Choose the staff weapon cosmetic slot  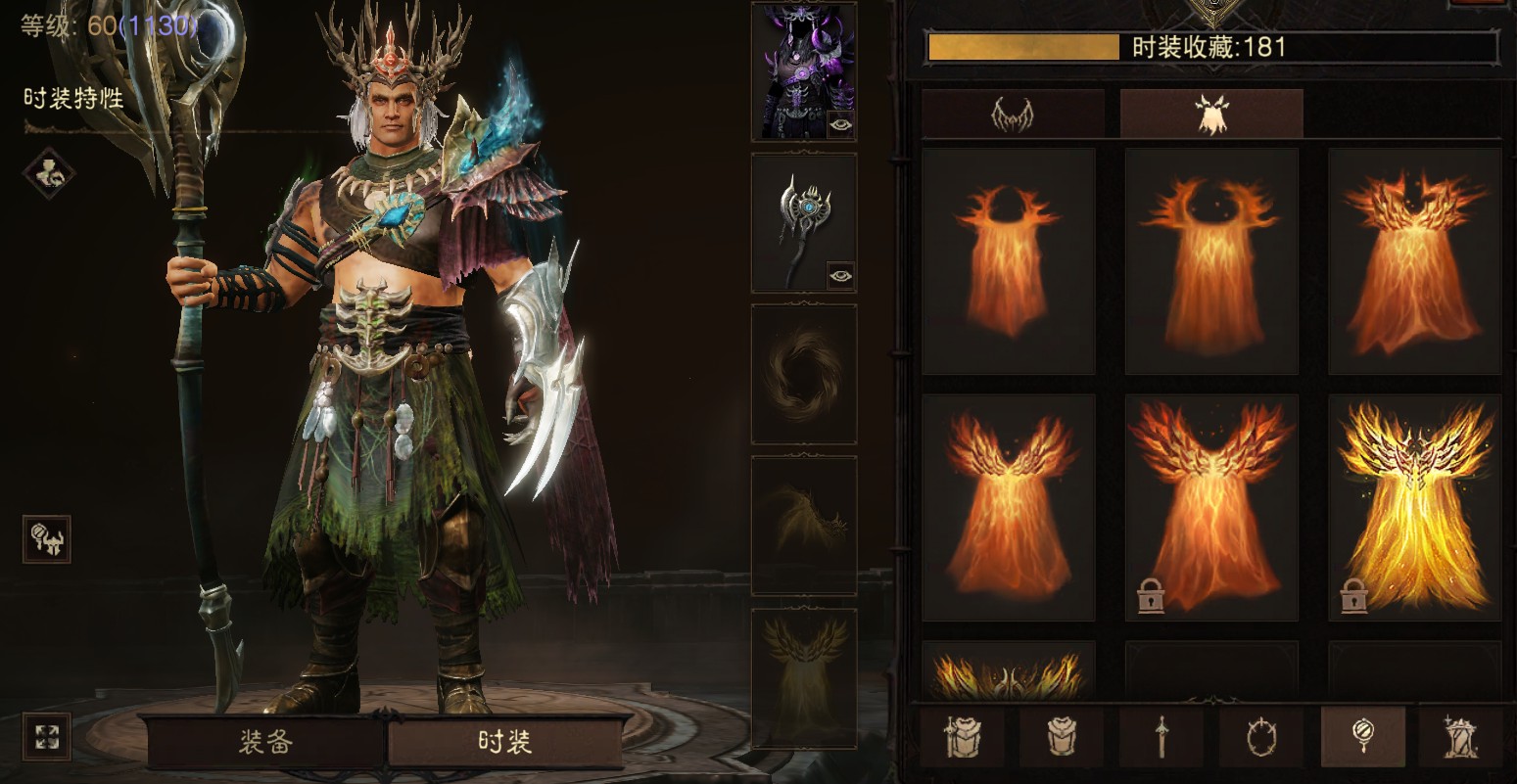tap(803, 223)
